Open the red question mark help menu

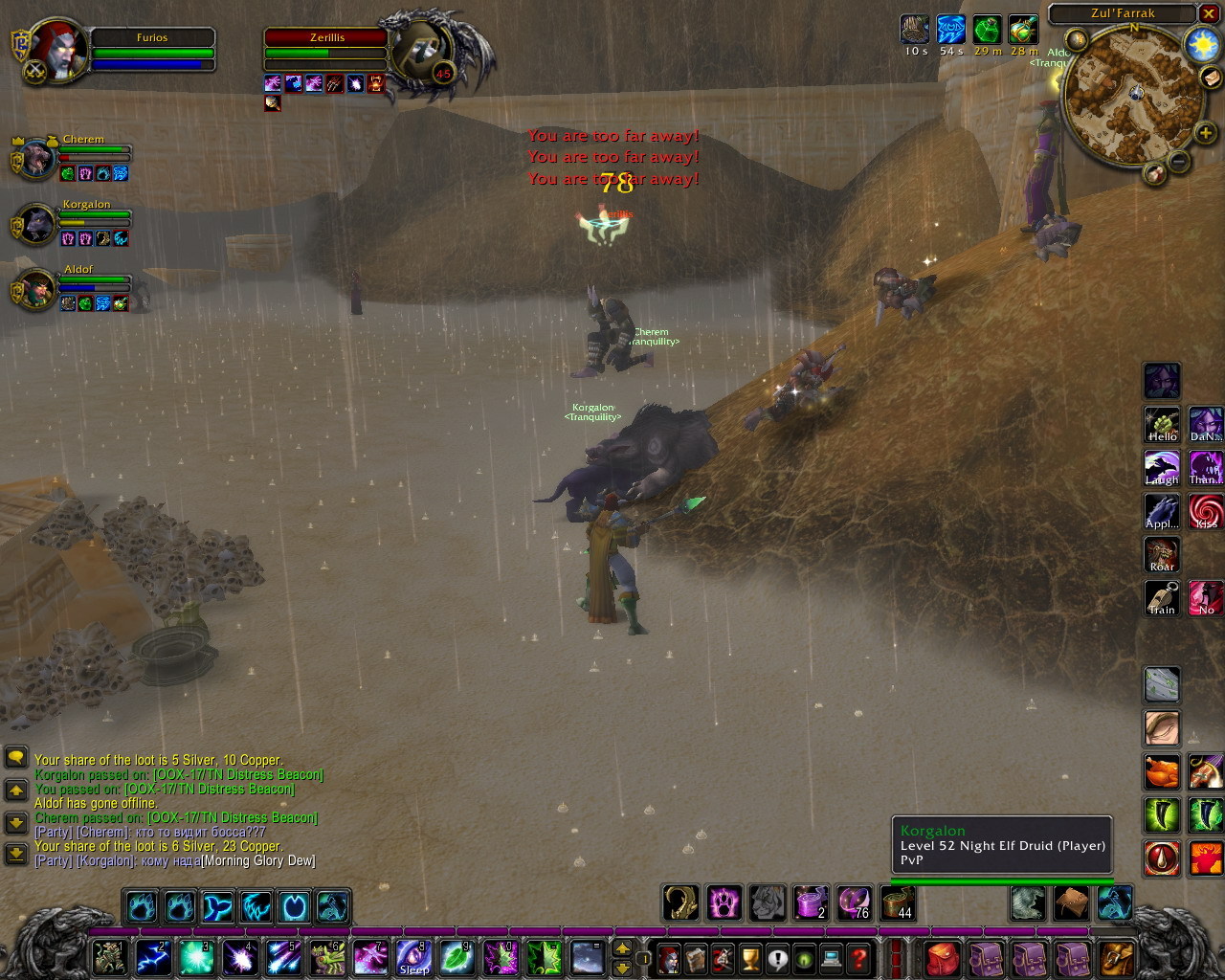859,958
